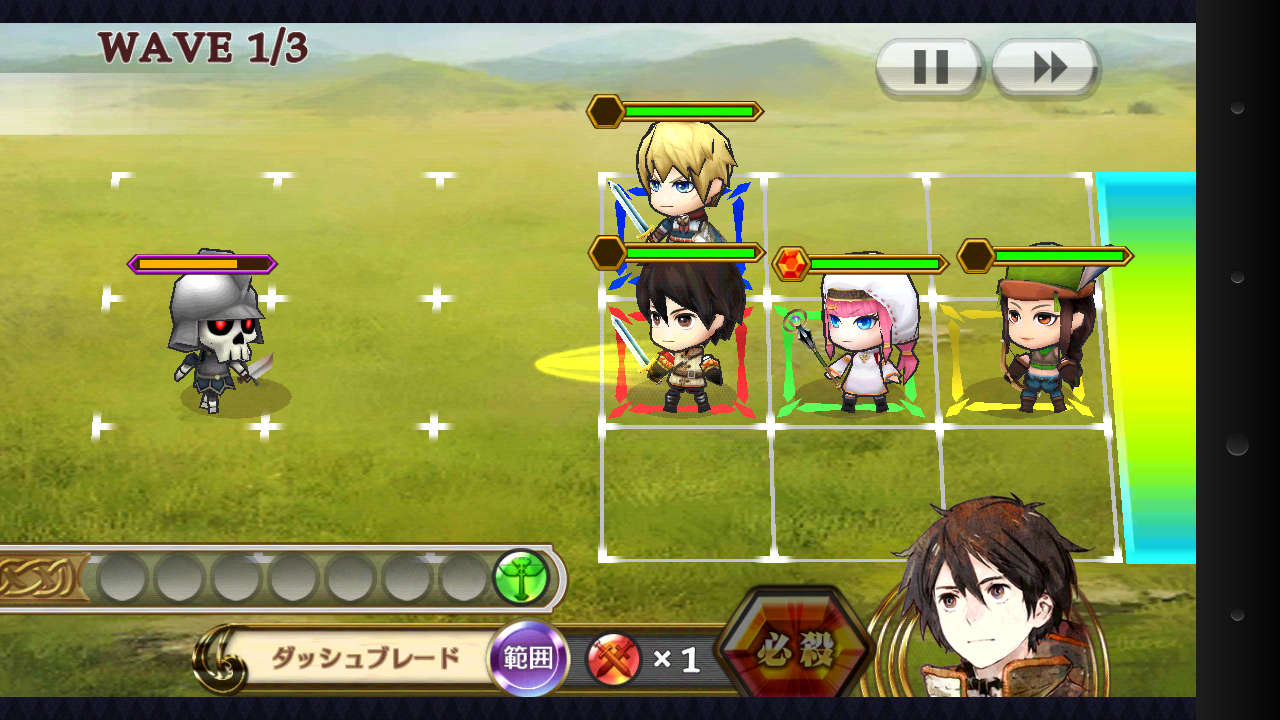Pause the battle
Screen dimensions: 1280x720
point(929,68)
